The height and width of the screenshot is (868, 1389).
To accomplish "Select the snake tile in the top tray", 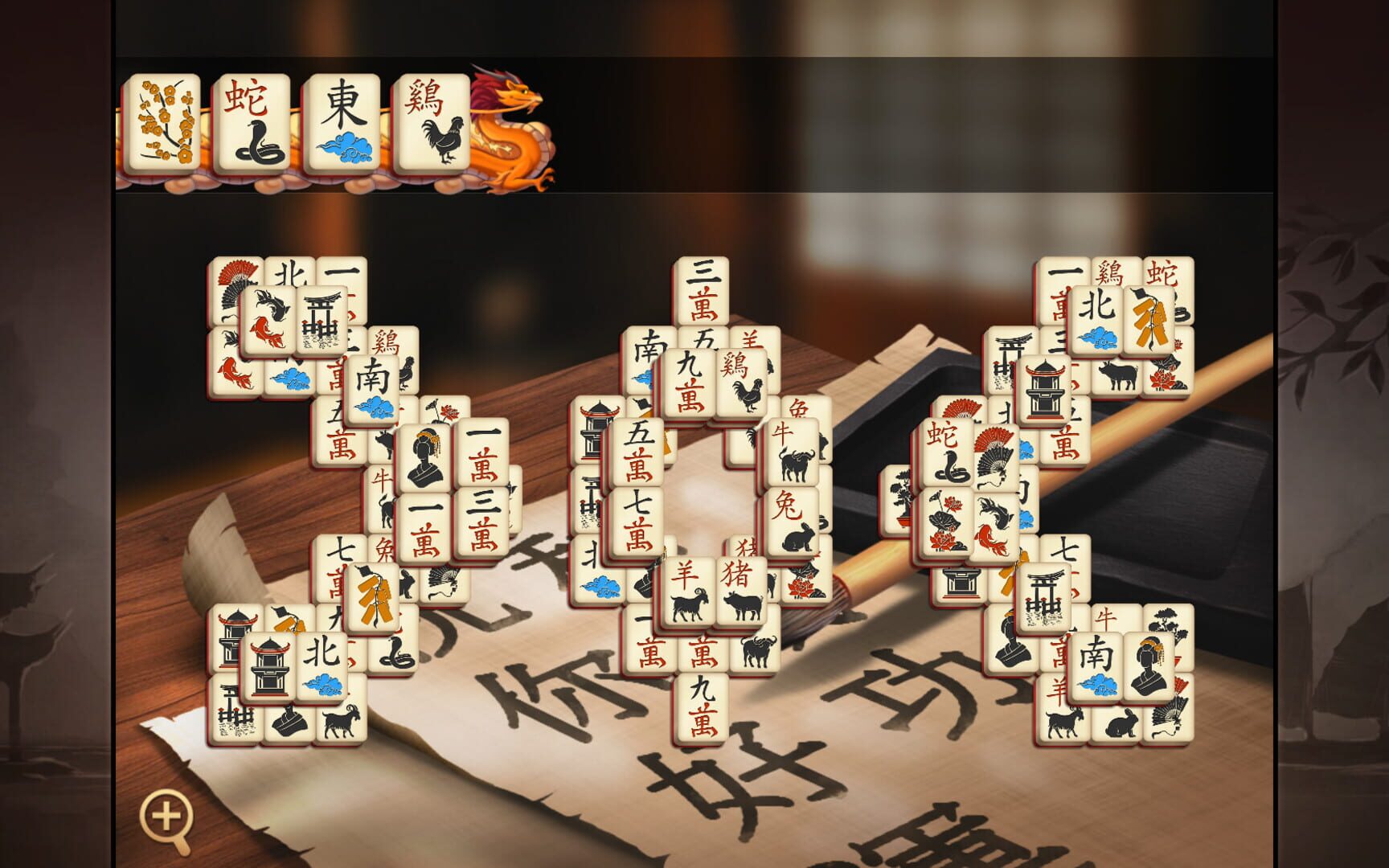I will pyautogui.click(x=253, y=121).
